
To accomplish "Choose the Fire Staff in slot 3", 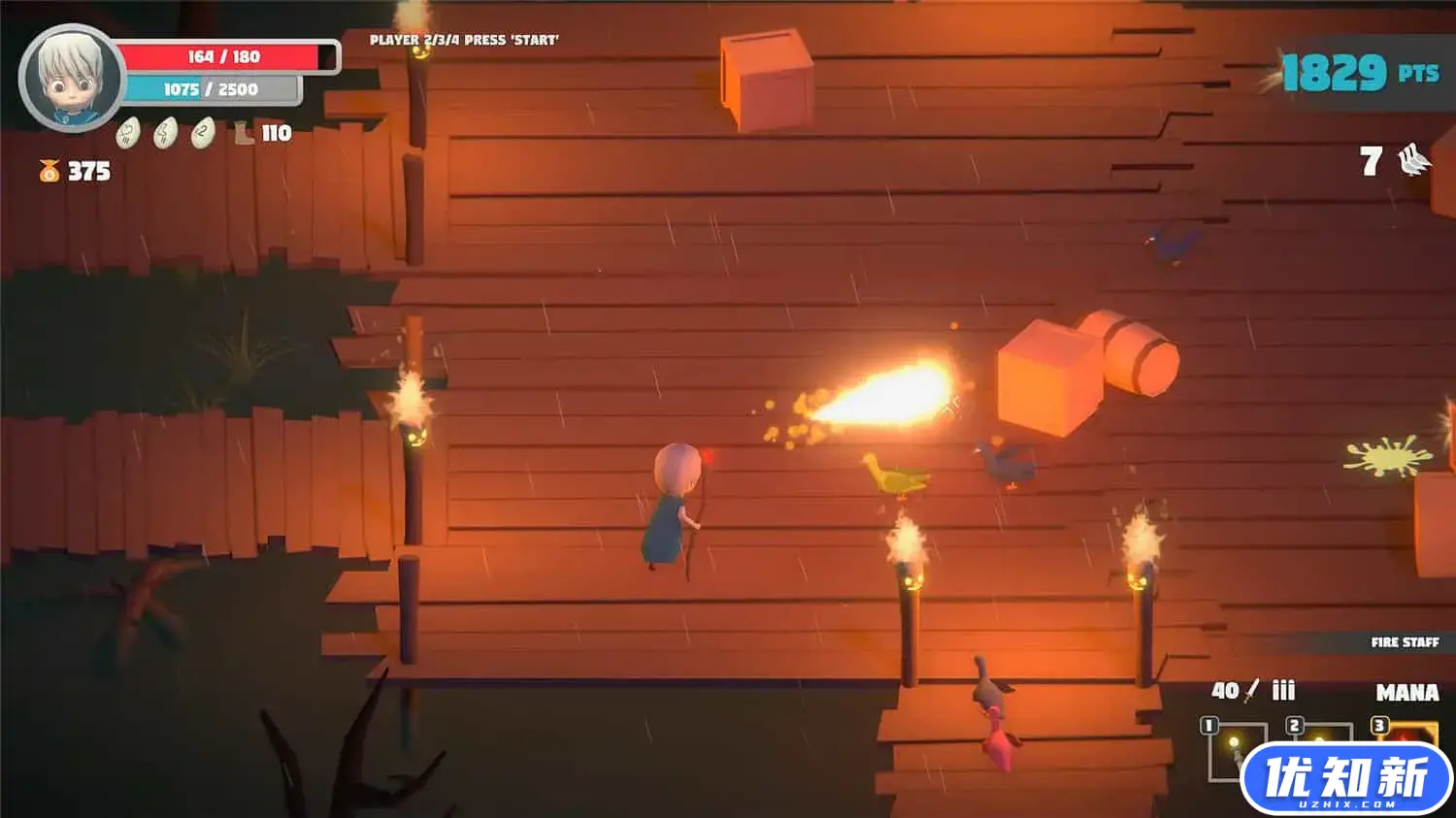I will point(1410,733).
